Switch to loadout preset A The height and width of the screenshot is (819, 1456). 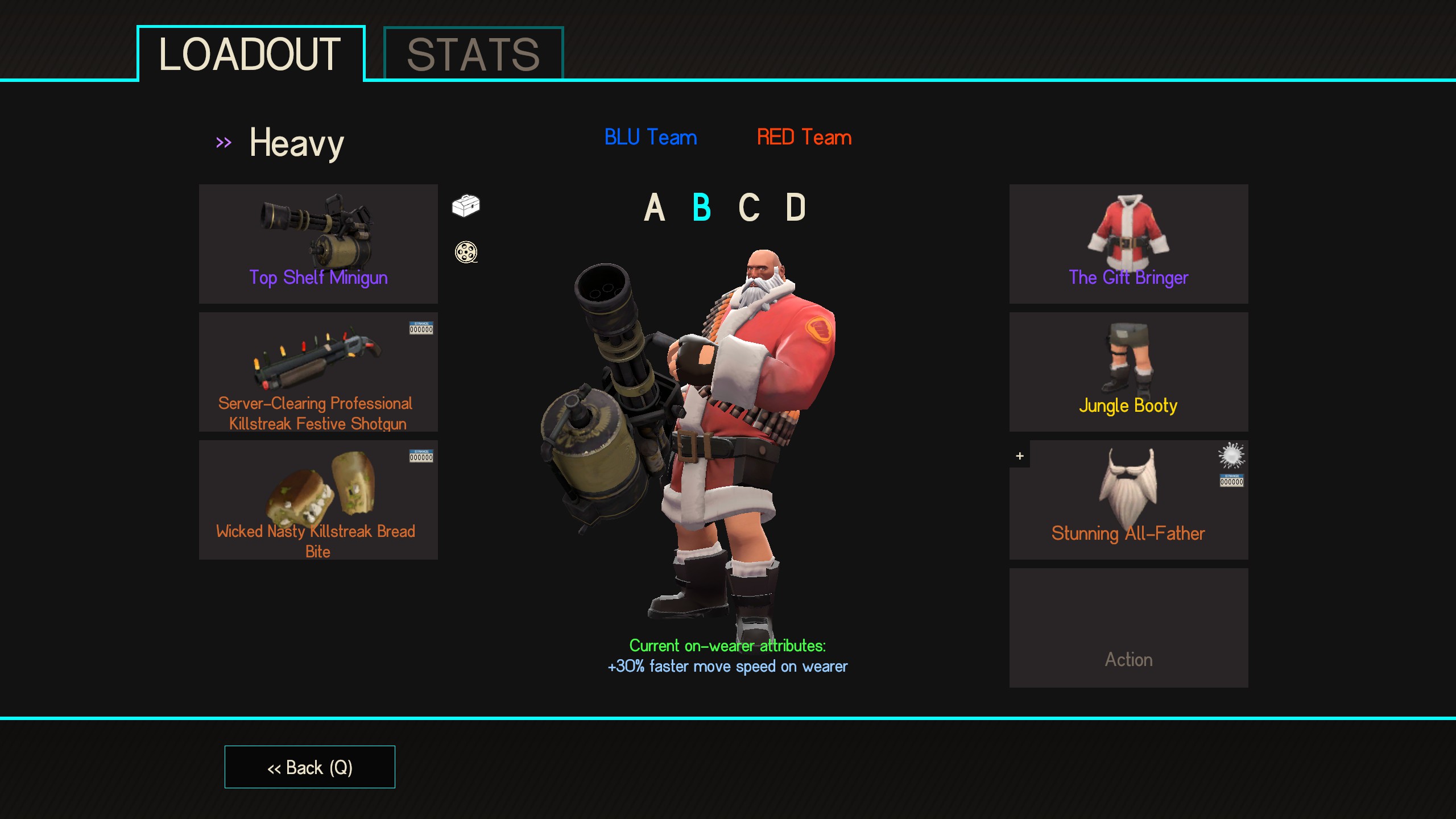(x=655, y=207)
